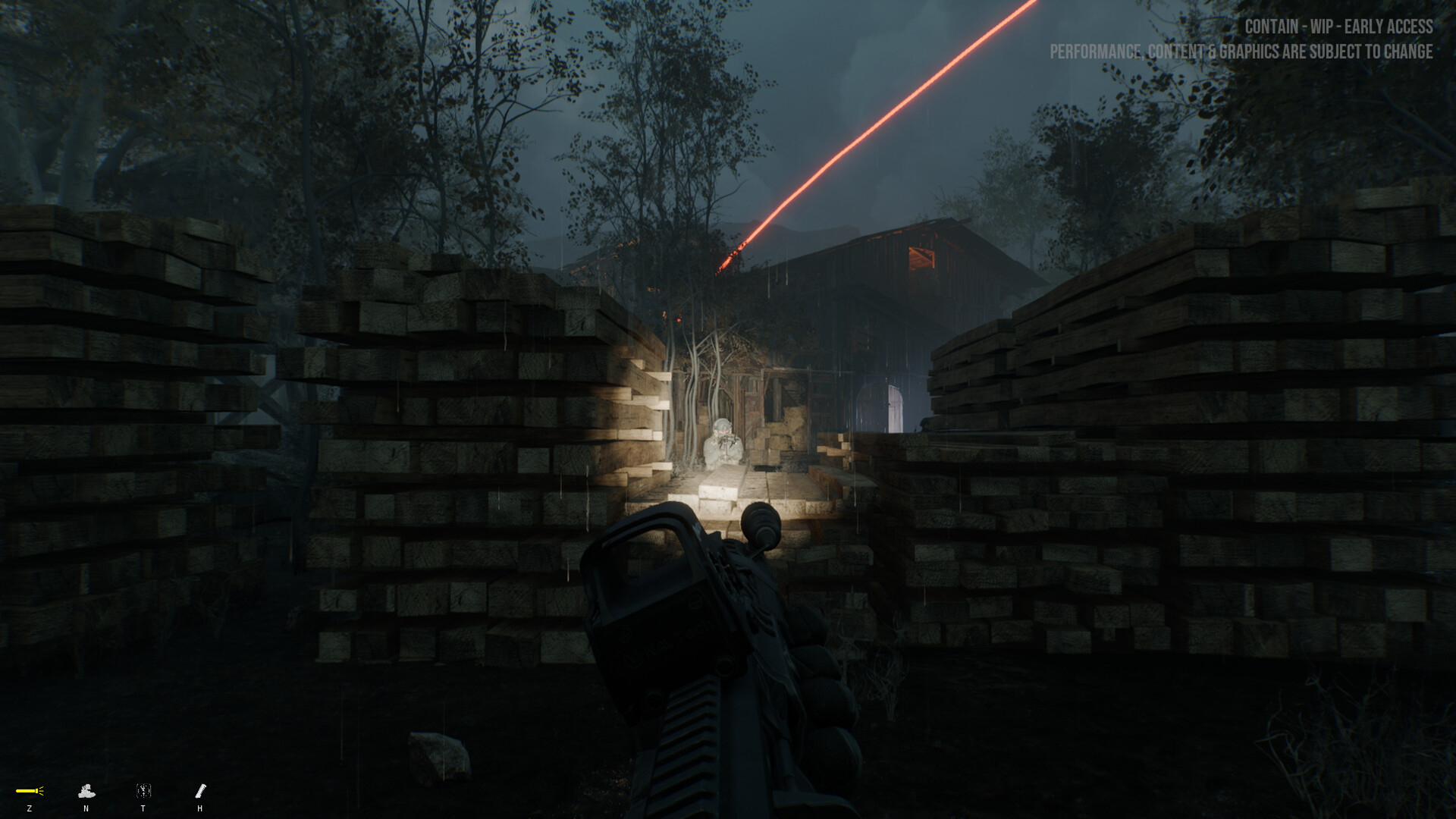Use the white glow stick icon
Screen dimensions: 1456x819
click(x=200, y=791)
